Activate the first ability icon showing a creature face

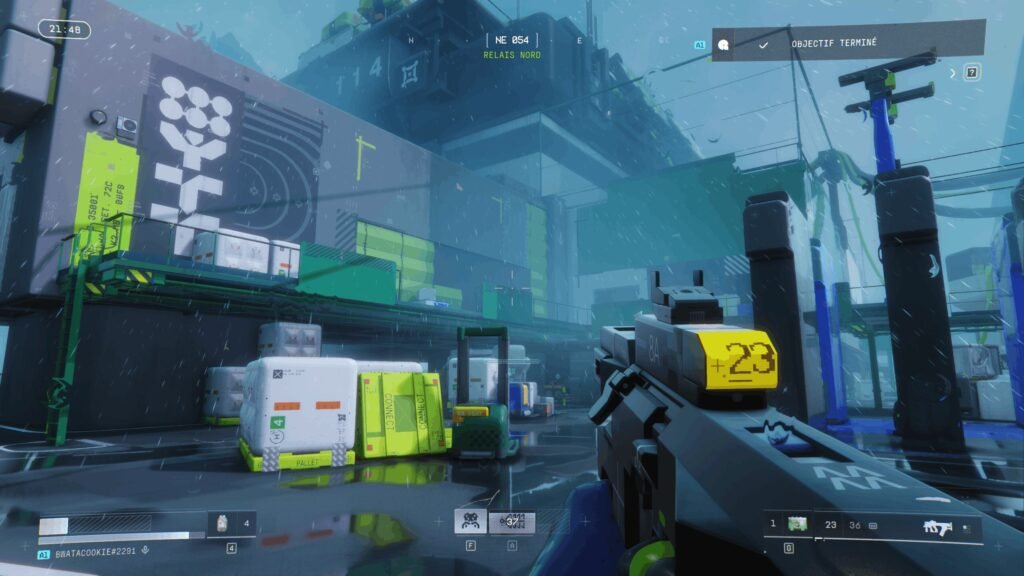pyautogui.click(x=470, y=522)
